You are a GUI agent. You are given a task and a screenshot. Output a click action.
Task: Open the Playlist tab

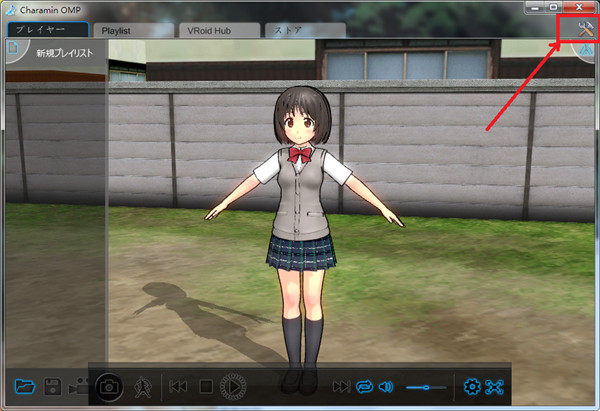point(130,31)
